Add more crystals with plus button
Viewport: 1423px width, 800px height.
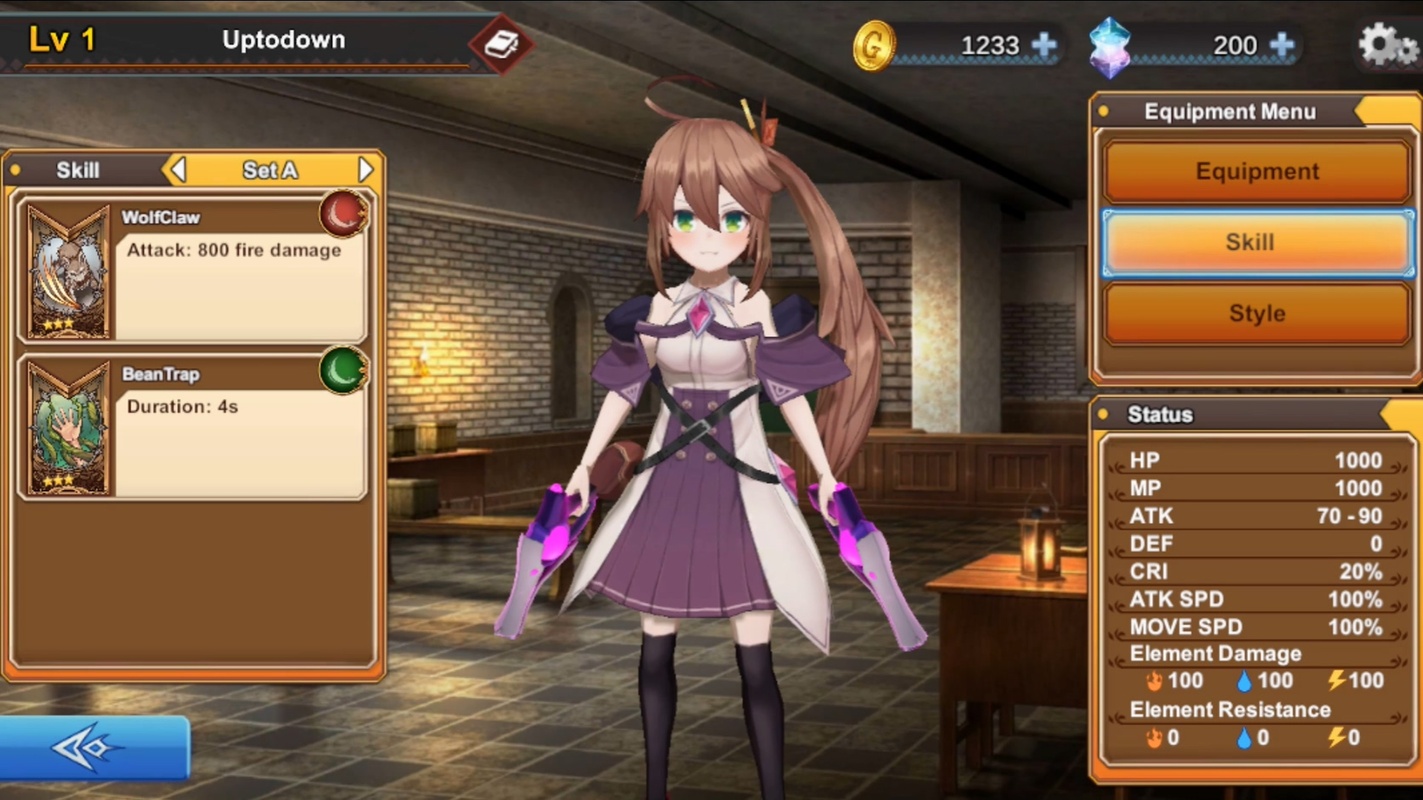pyautogui.click(x=1281, y=45)
